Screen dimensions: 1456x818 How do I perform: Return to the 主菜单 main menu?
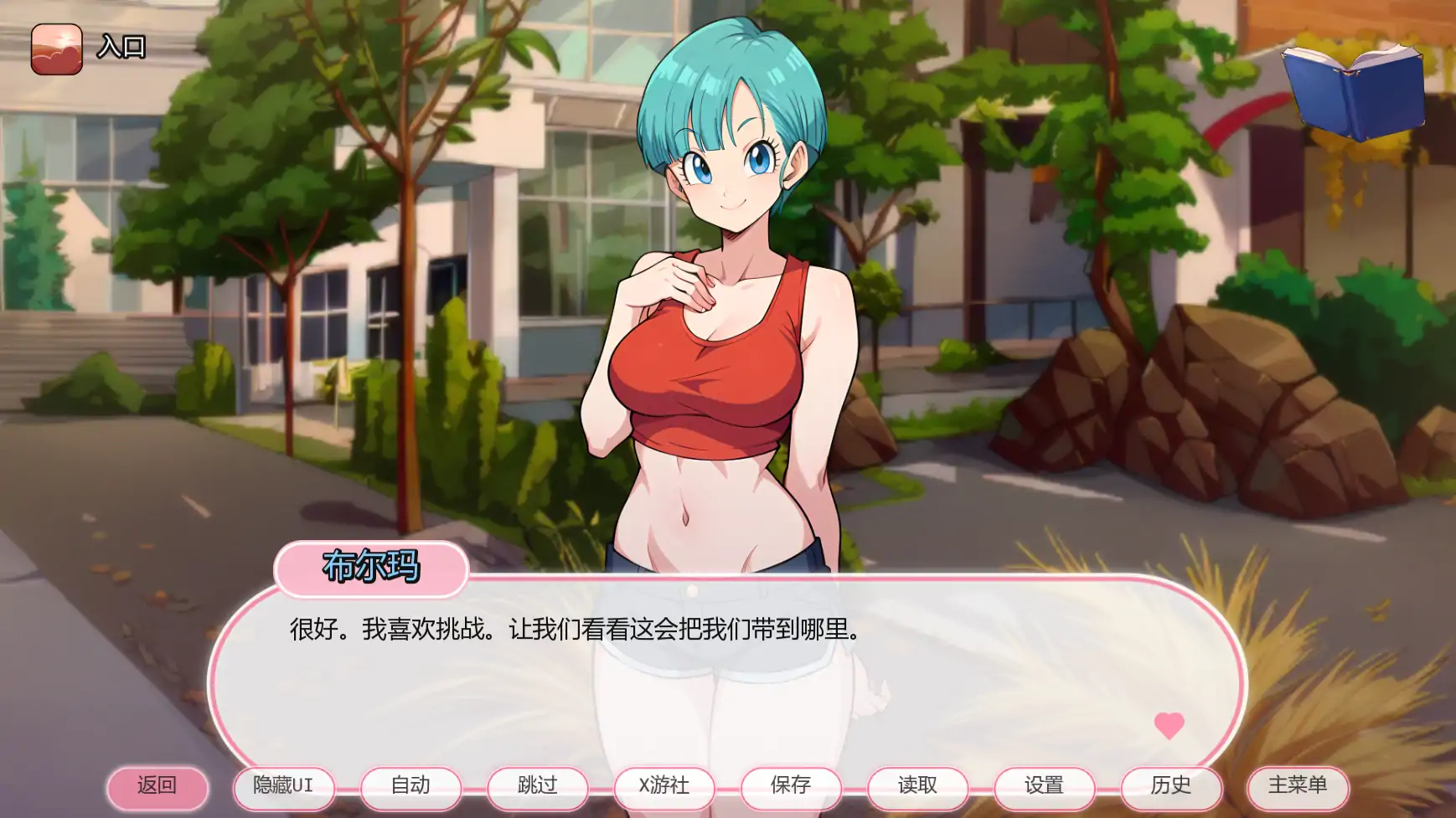(1298, 787)
